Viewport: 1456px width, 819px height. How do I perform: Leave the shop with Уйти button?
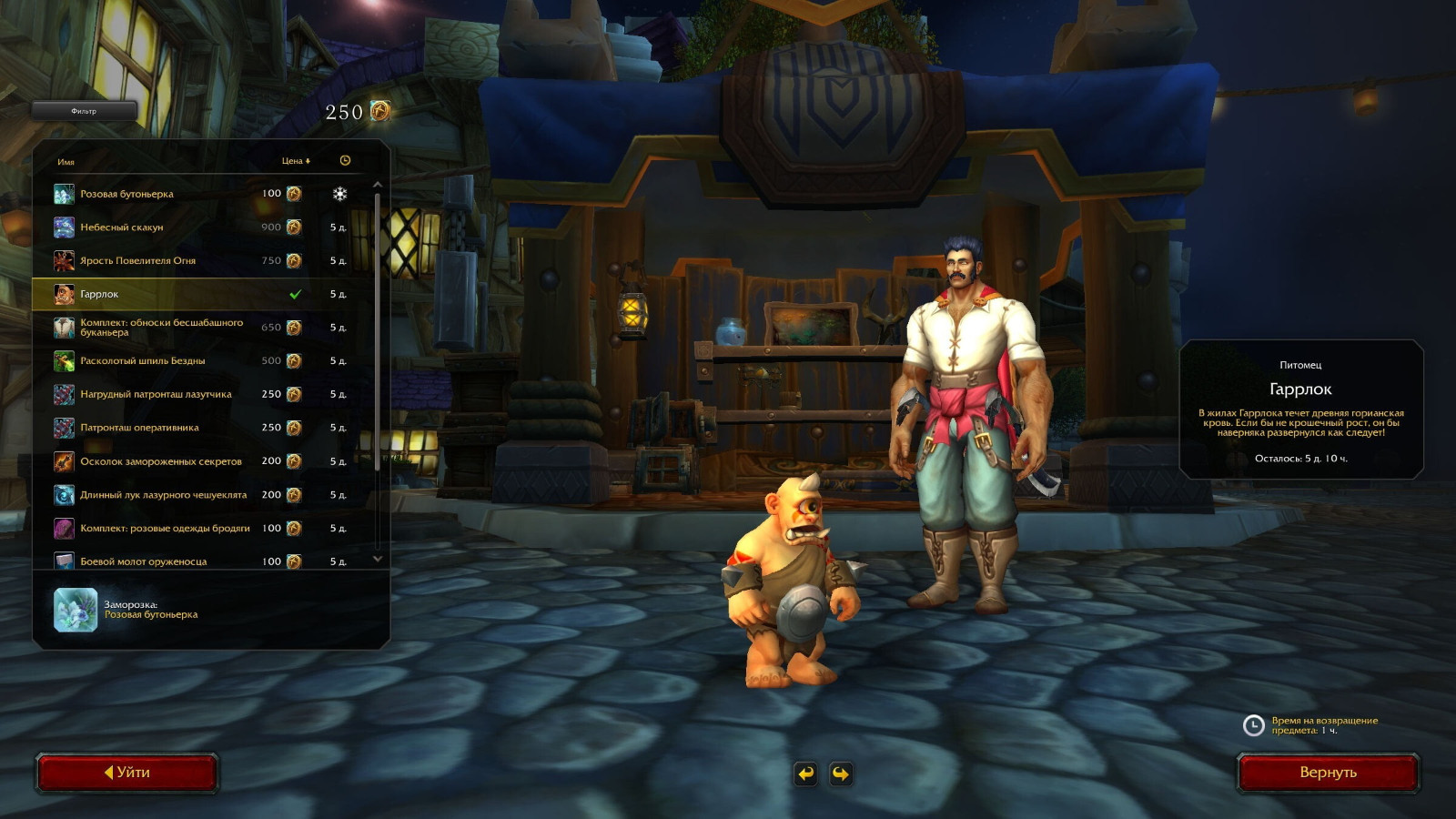(127, 773)
